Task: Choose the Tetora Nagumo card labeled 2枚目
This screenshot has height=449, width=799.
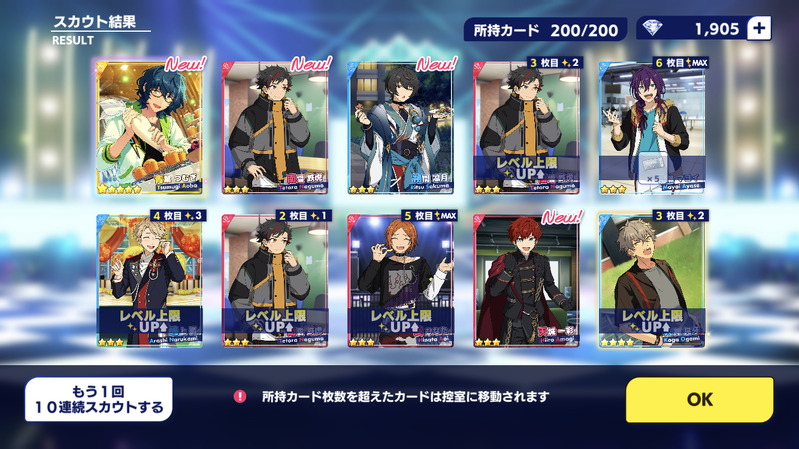Action: pyautogui.click(x=275, y=281)
